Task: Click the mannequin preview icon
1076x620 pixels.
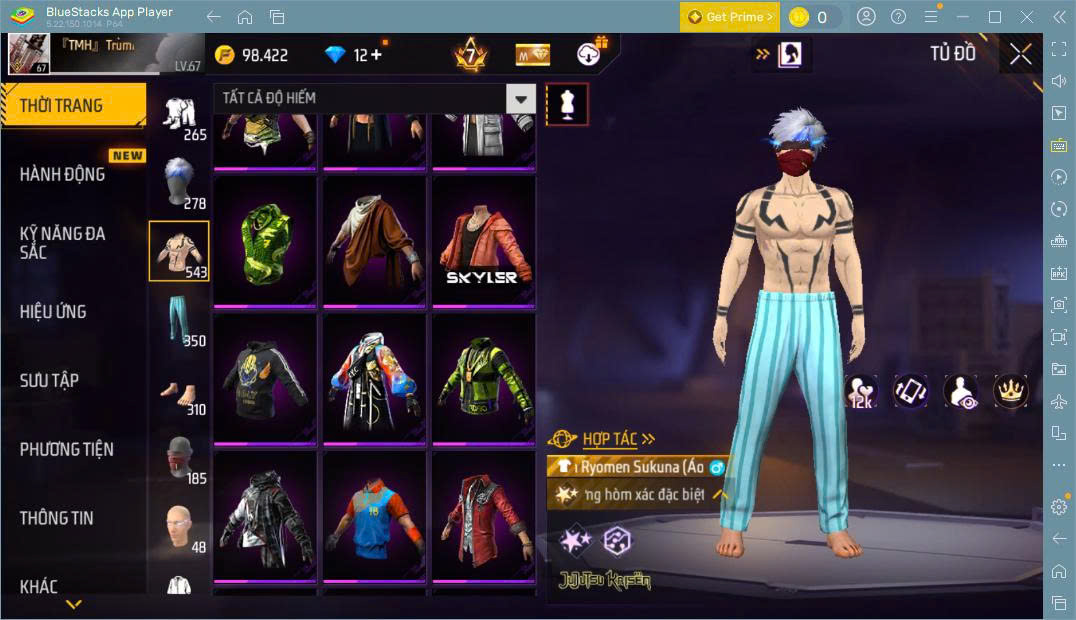Action: [567, 104]
